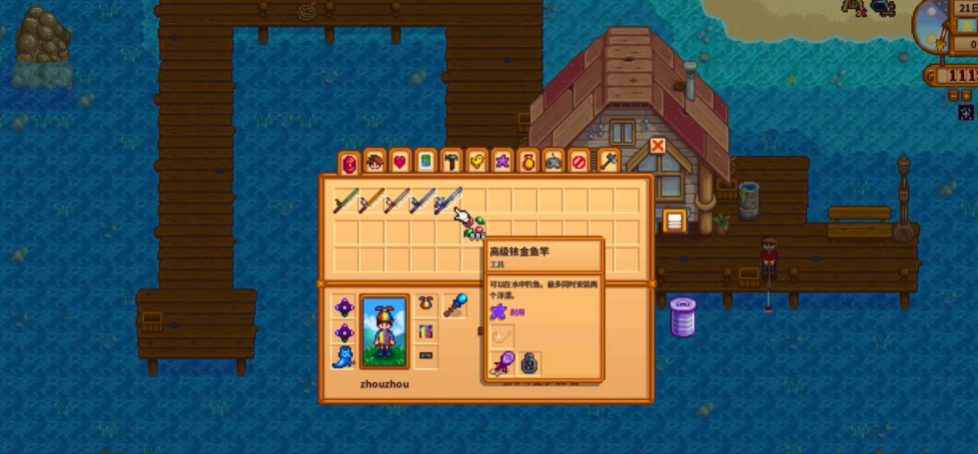The width and height of the screenshot is (978, 454).
Task: Switch to the red circle exit tab
Action: coord(579,161)
